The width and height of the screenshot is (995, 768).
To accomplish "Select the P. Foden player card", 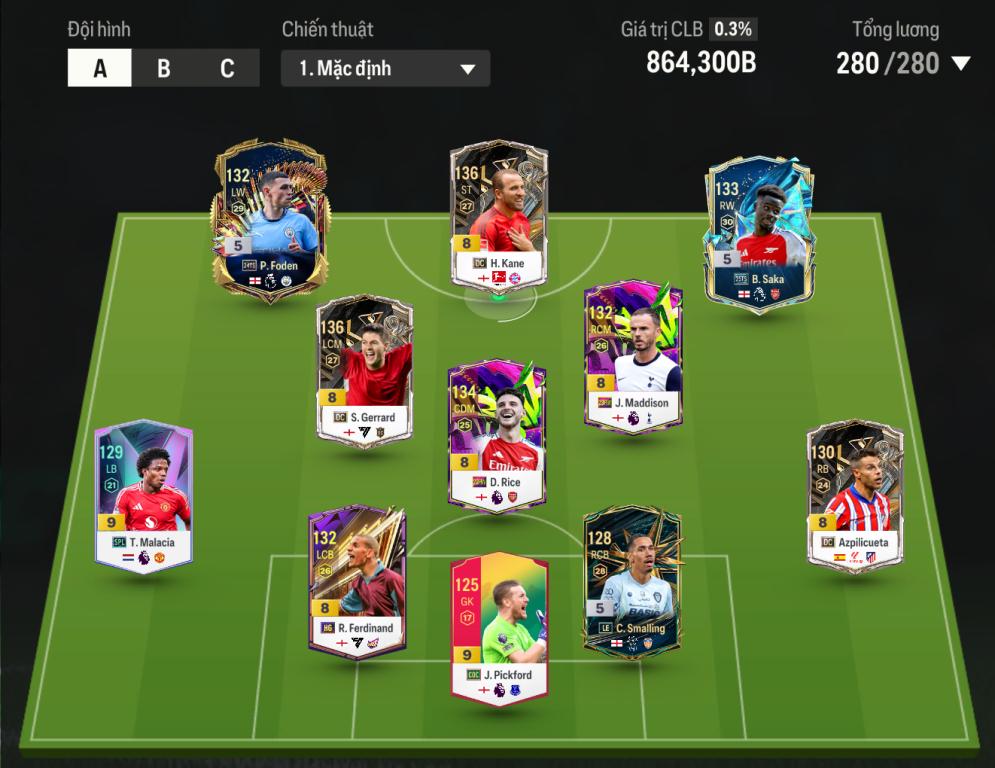I will click(268, 218).
